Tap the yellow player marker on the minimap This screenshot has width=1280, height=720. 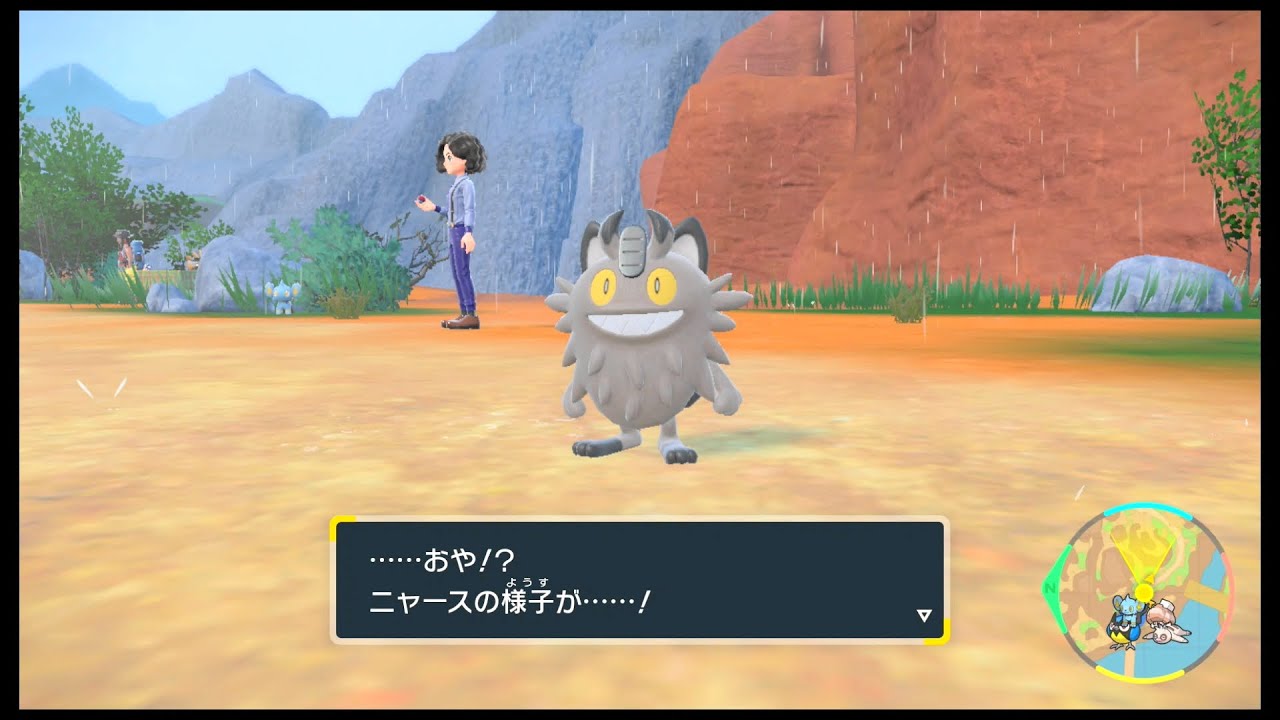click(1143, 589)
